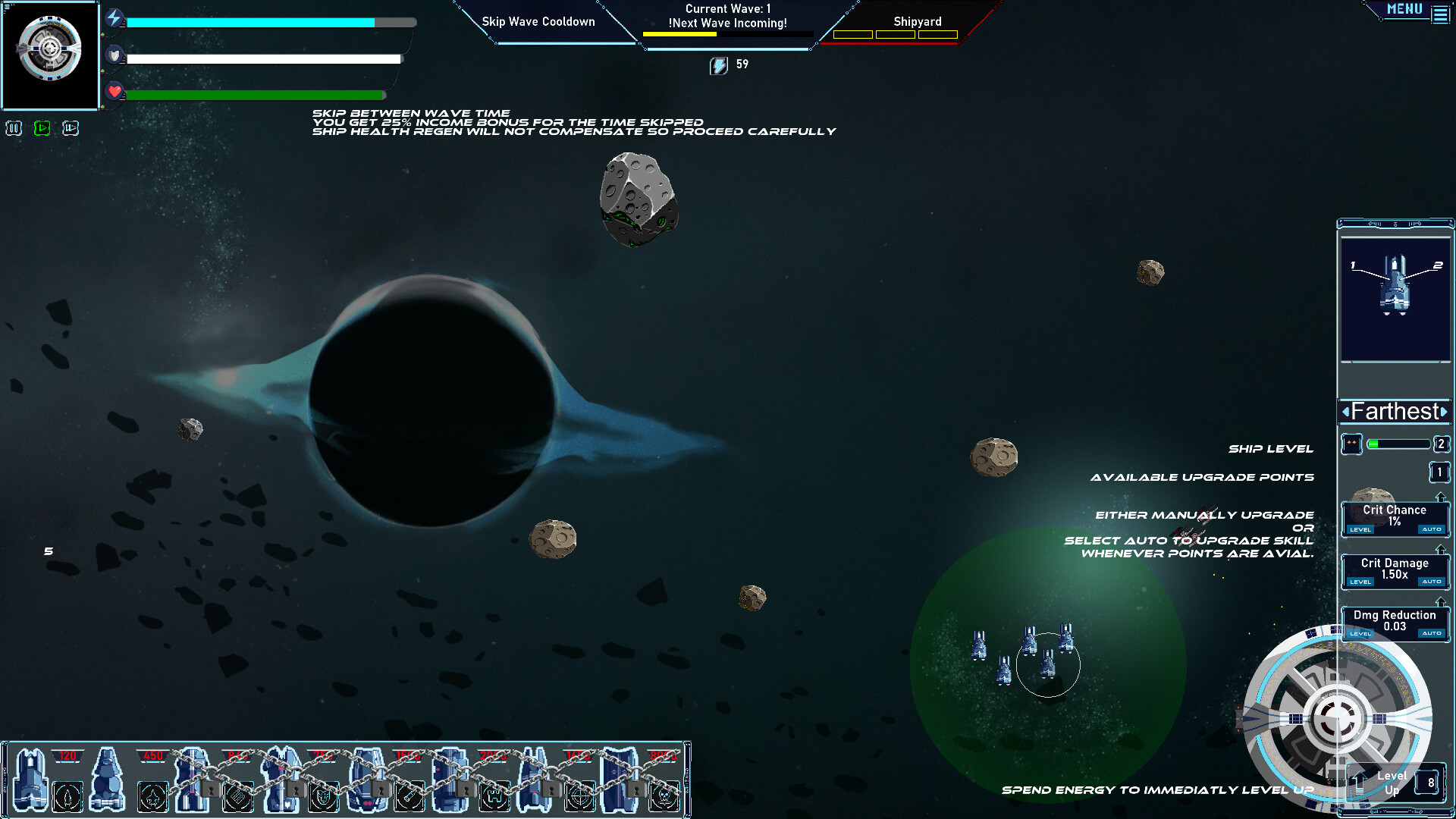
Task: Click the Level Up control at bottom right
Action: click(1394, 782)
